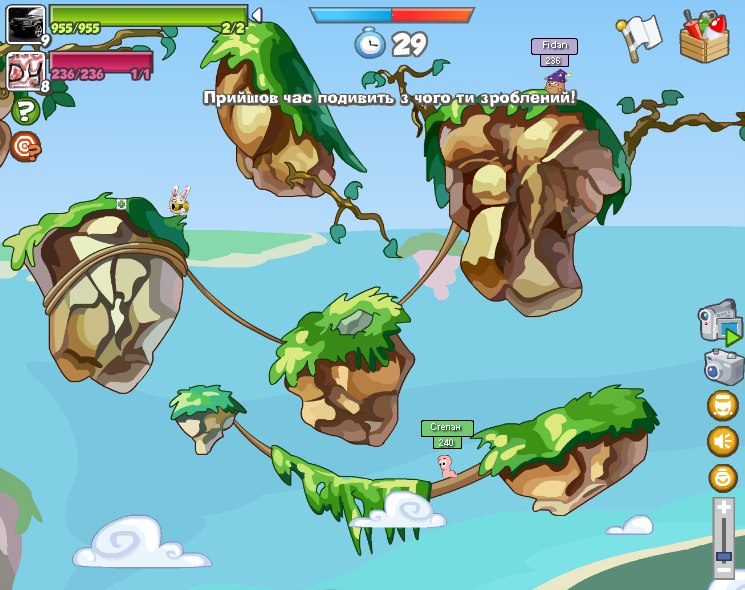Zoom out with the minus button
The height and width of the screenshot is (590, 745).
pos(724,571)
